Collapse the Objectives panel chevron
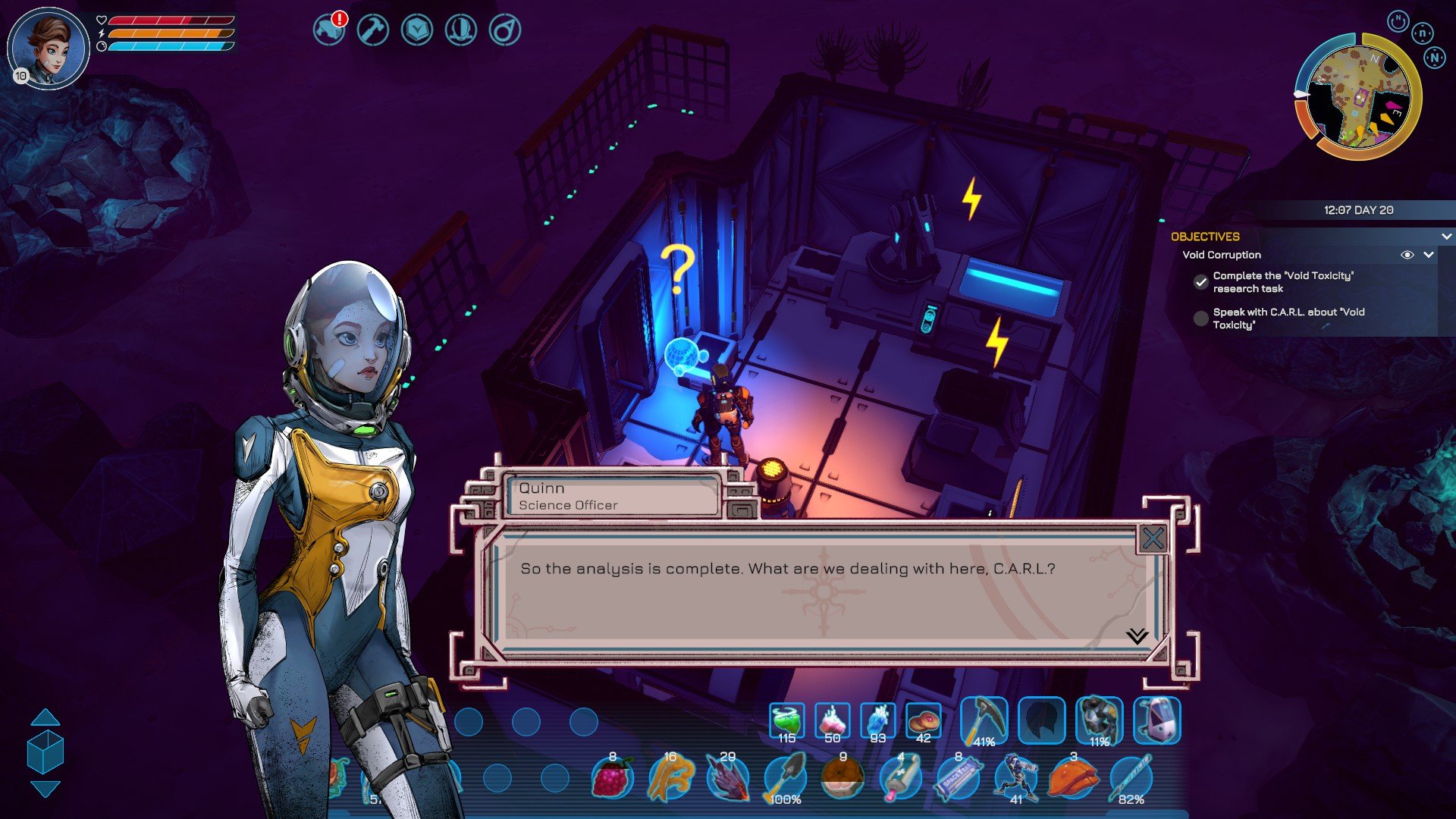Screen dimensions: 1456x819 [x=1446, y=237]
